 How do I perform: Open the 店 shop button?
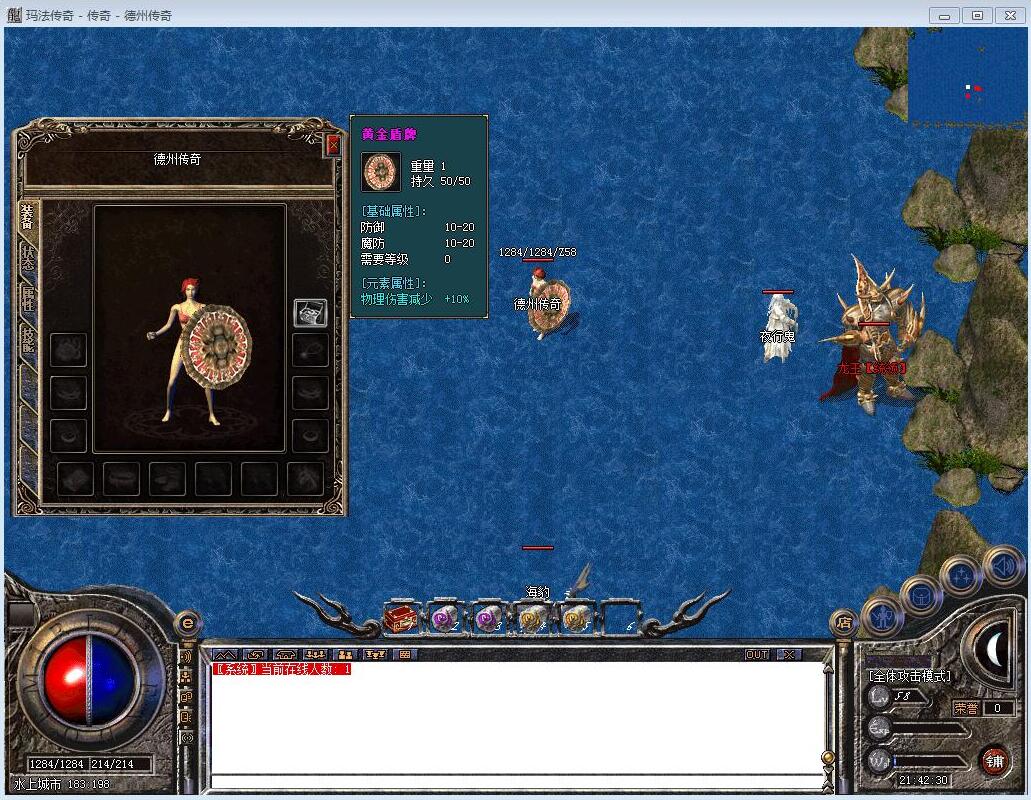(x=845, y=622)
